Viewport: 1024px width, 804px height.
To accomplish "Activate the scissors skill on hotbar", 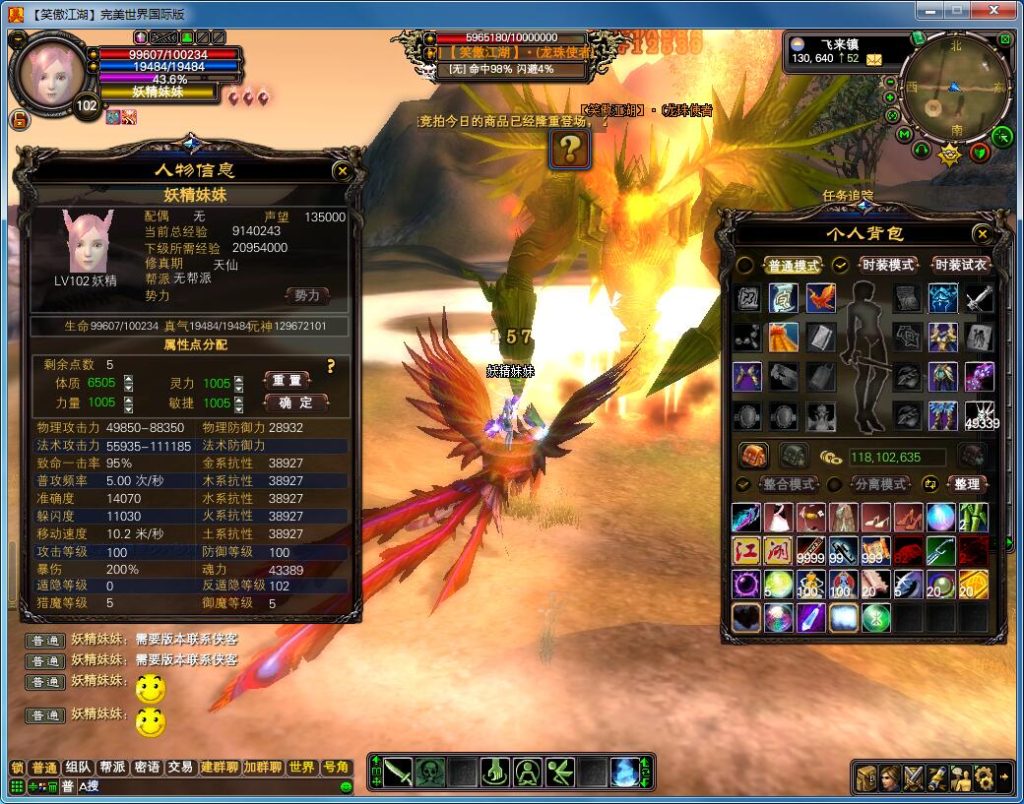I will point(560,772).
